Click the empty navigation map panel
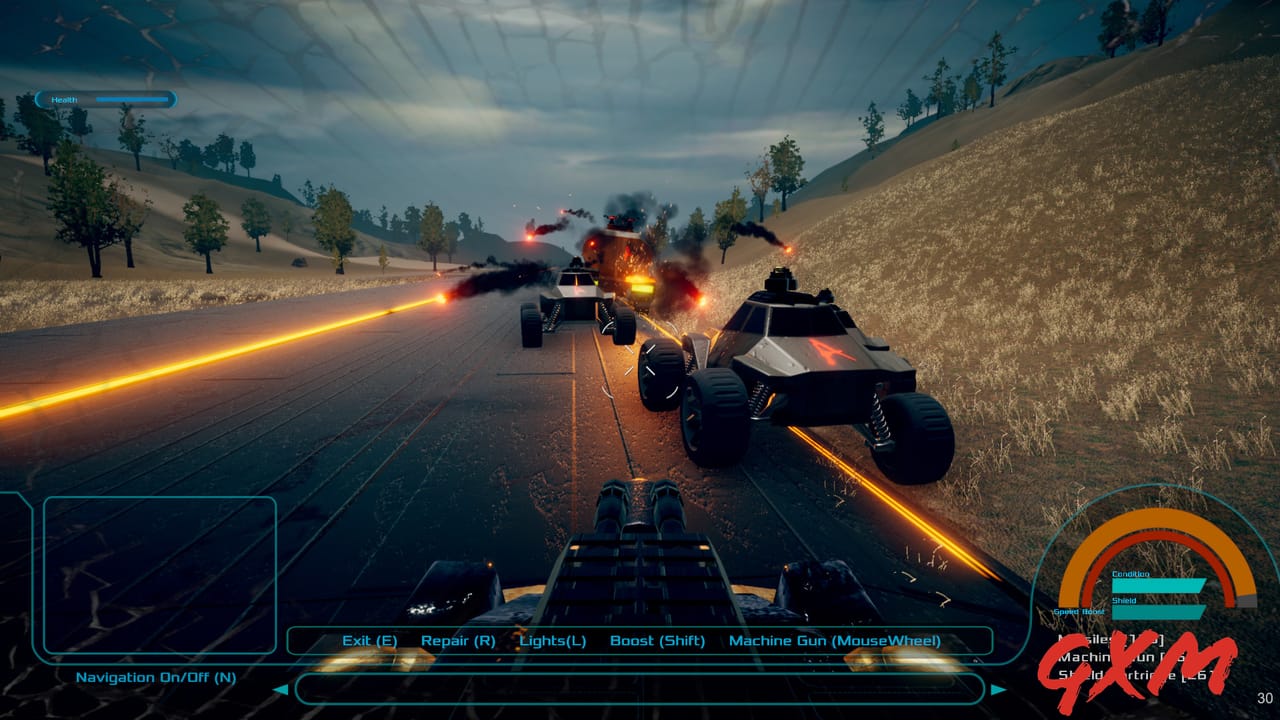1280x720 pixels. click(x=160, y=575)
